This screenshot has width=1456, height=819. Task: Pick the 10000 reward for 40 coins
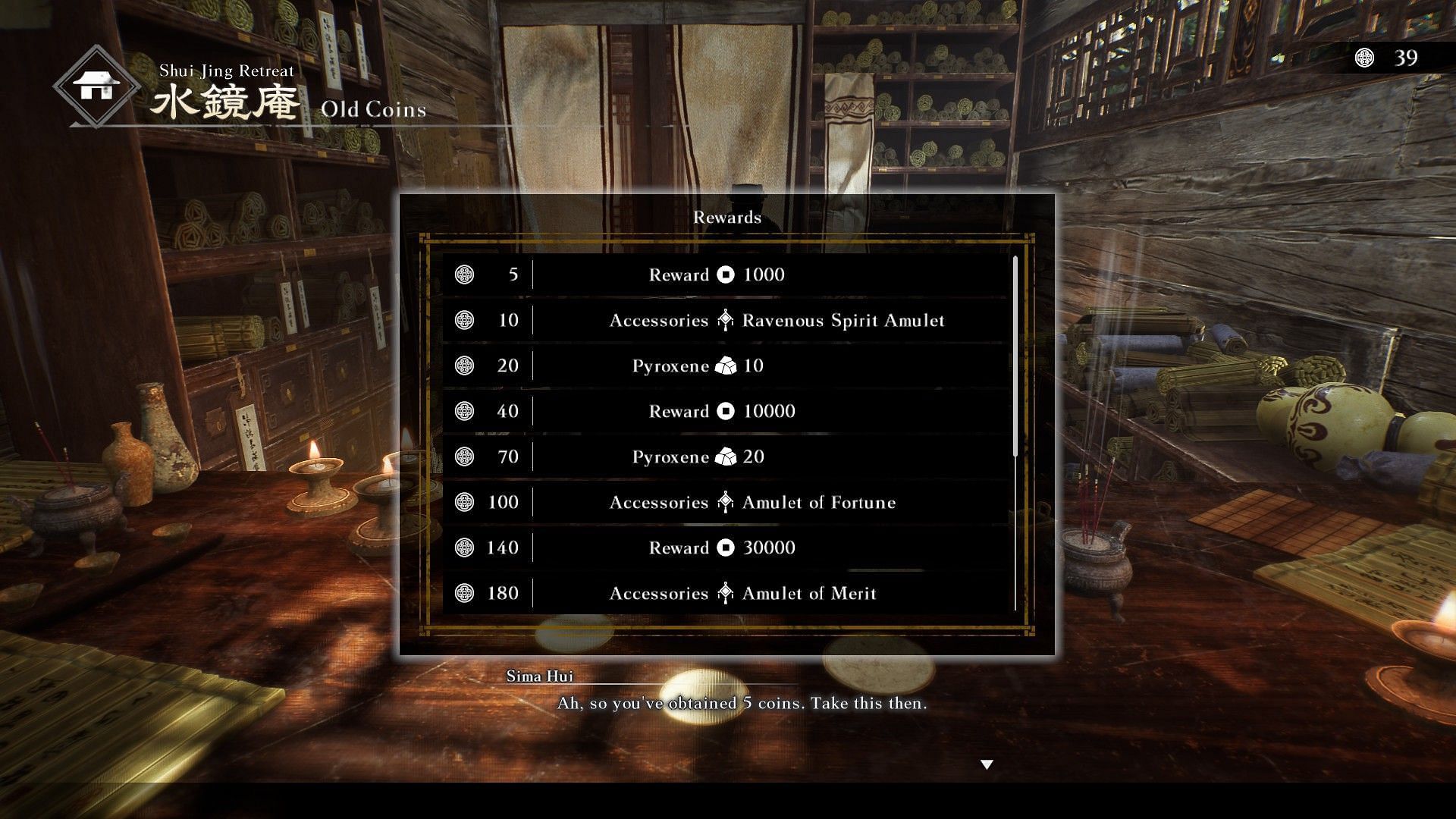pyautogui.click(x=726, y=411)
